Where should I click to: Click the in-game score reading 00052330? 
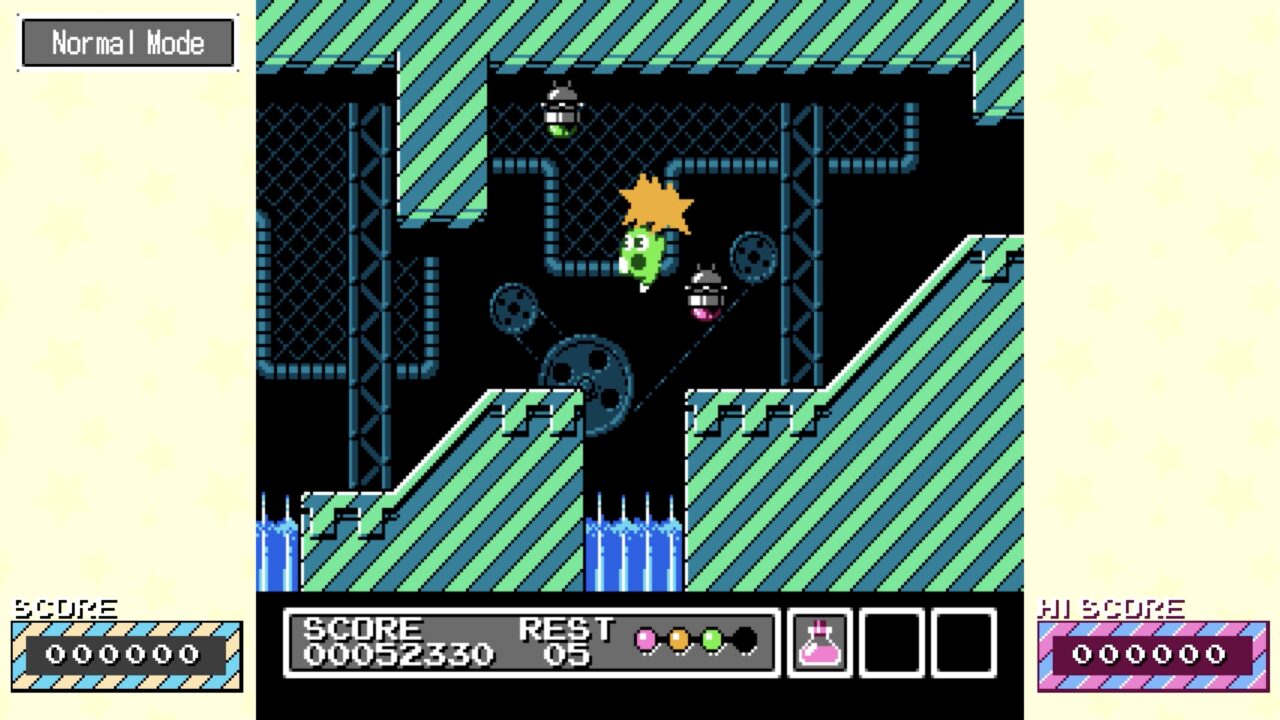[x=400, y=655]
